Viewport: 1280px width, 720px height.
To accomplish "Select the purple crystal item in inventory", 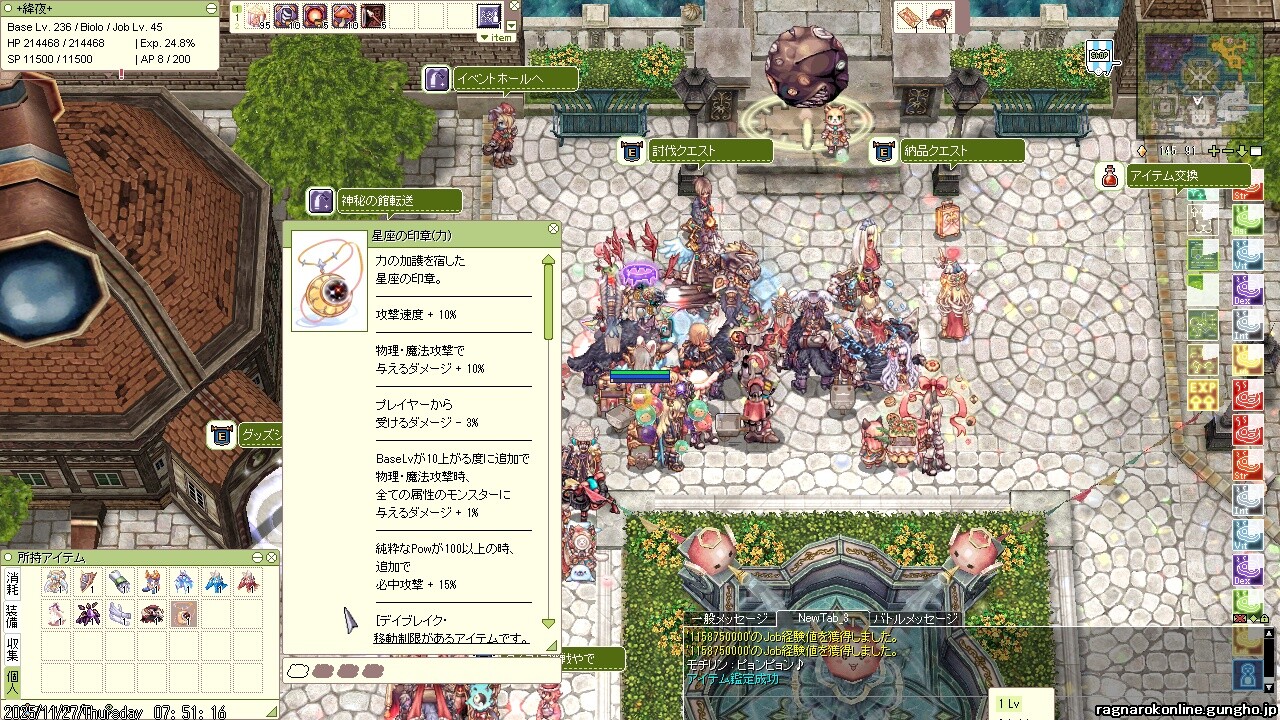I will [88, 613].
